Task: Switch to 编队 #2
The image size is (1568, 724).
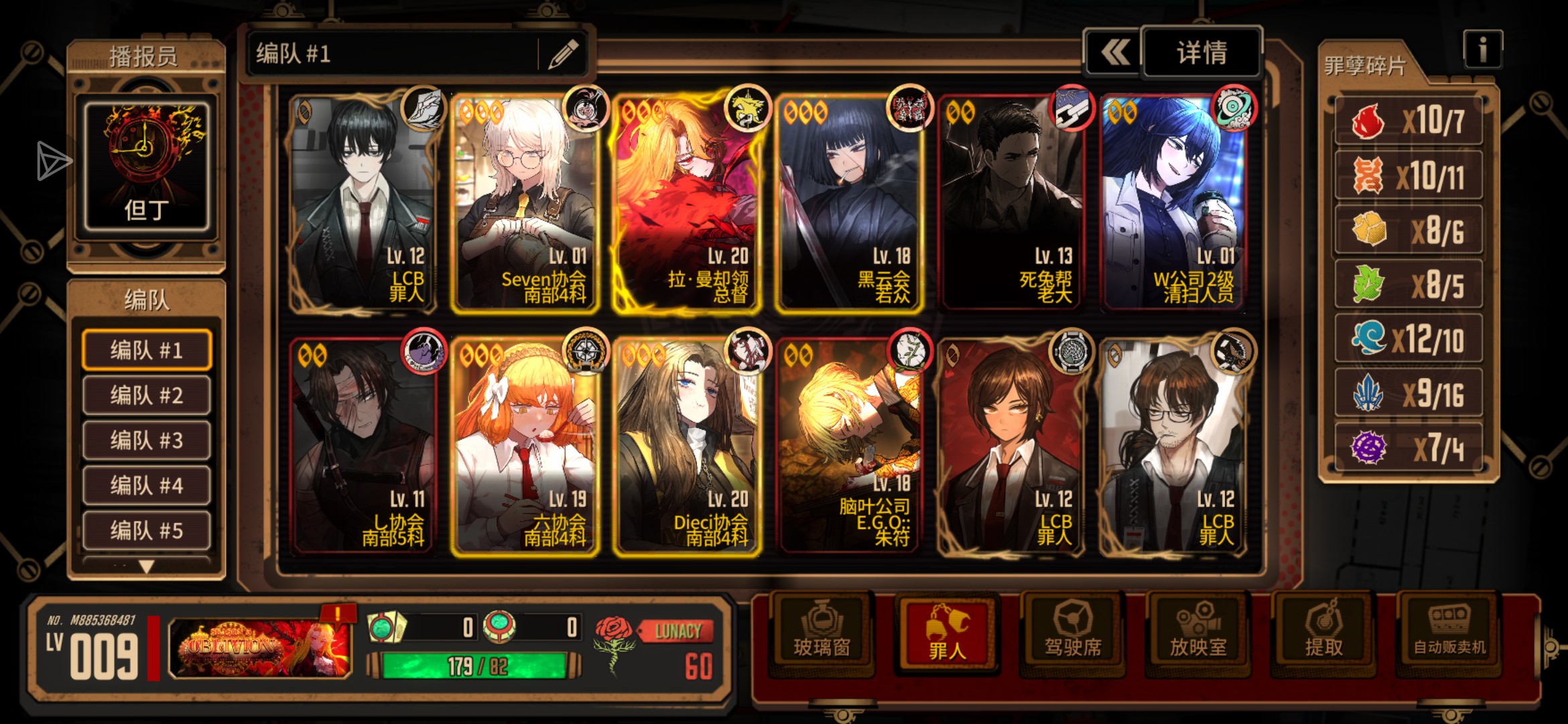Action: point(146,396)
